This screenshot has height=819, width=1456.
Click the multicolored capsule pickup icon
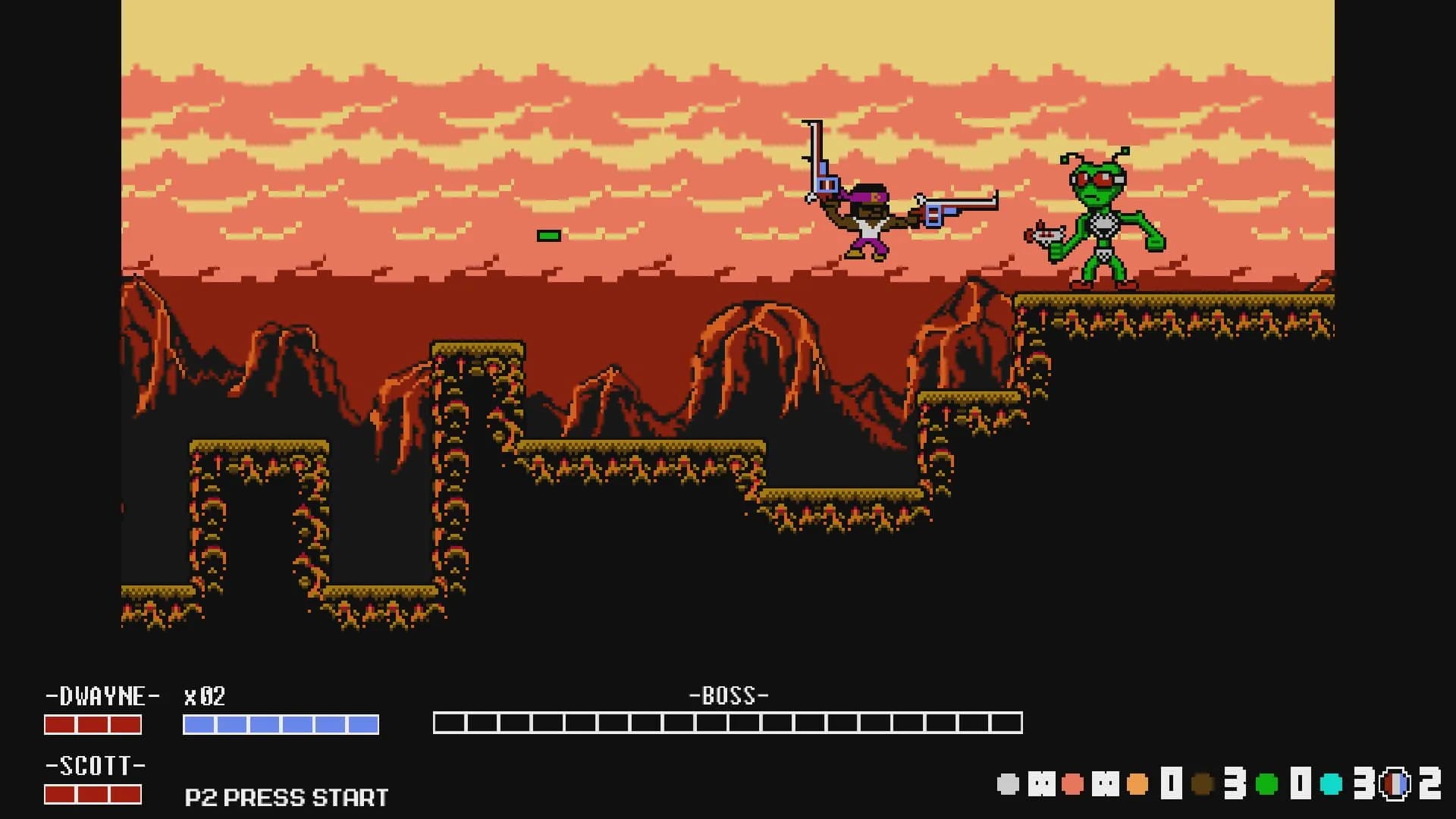pyautogui.click(x=1395, y=783)
